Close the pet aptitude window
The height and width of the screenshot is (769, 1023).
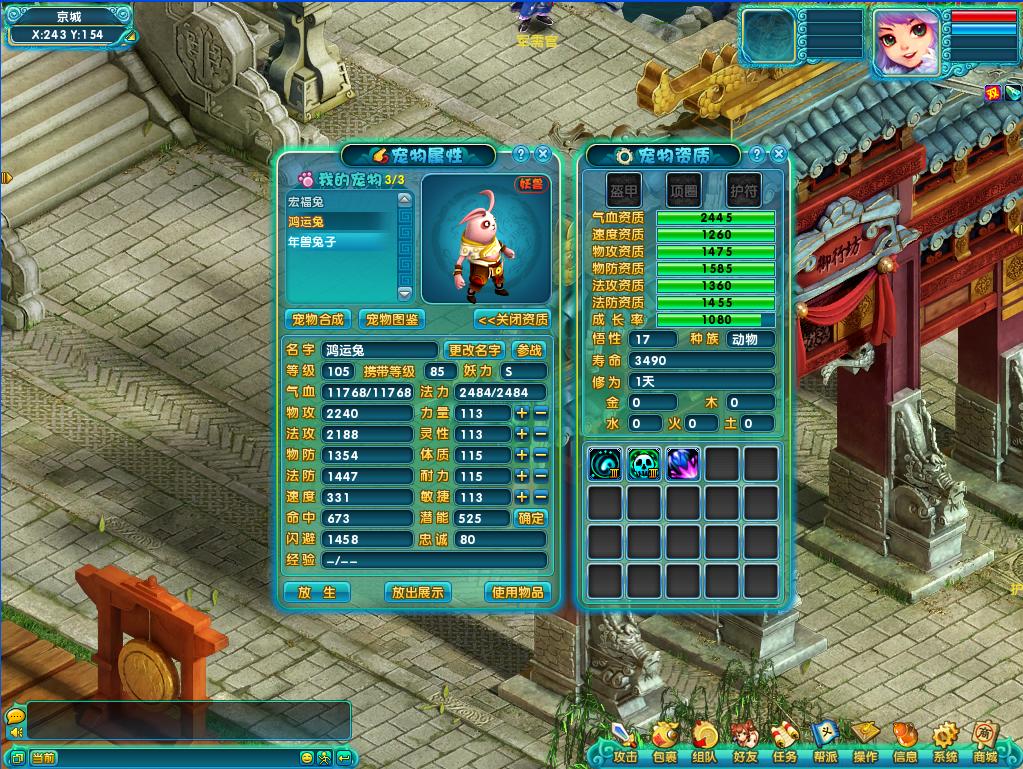pyautogui.click(x=778, y=154)
